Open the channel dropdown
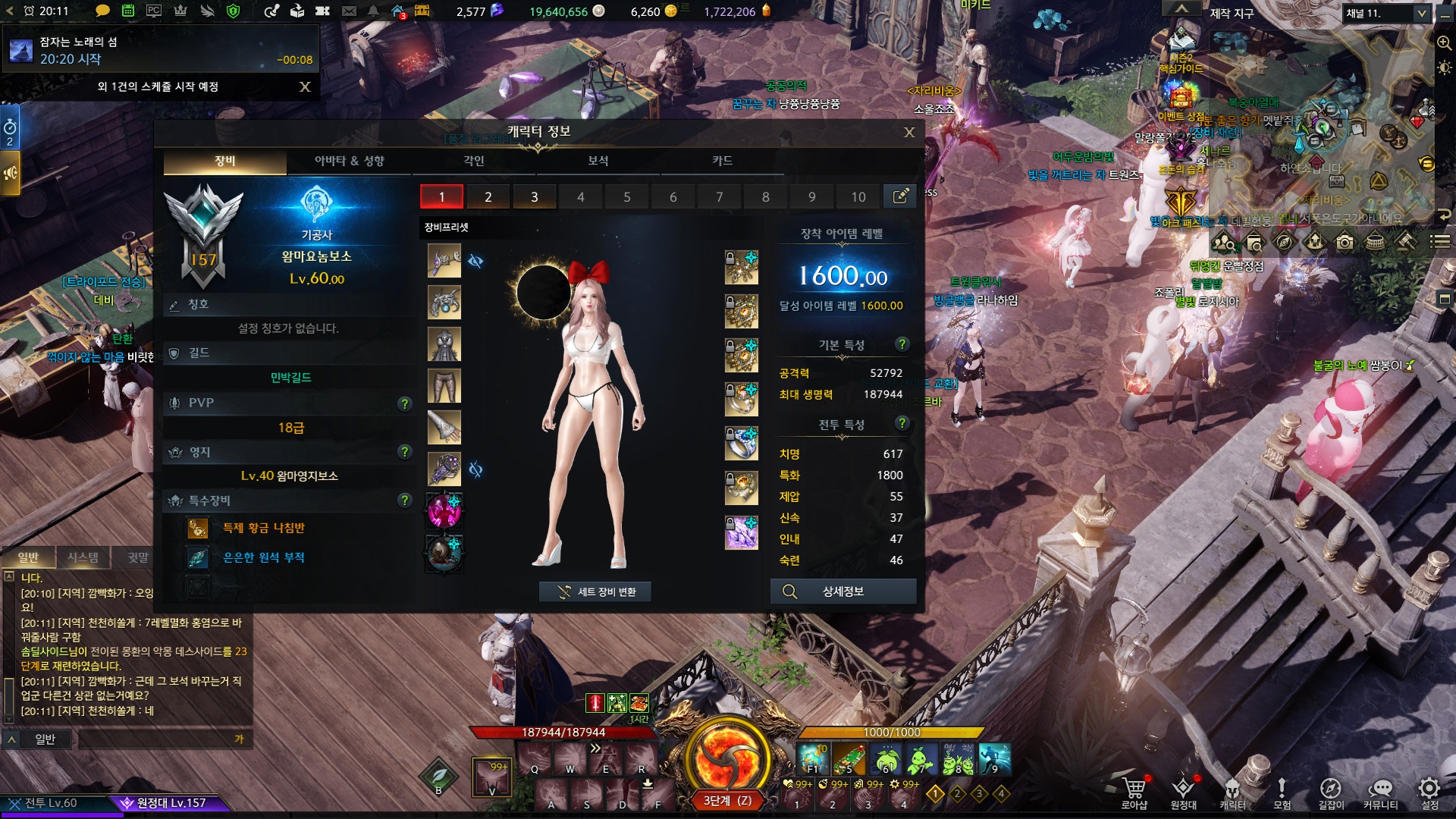This screenshot has height=819, width=1456. point(1422,14)
